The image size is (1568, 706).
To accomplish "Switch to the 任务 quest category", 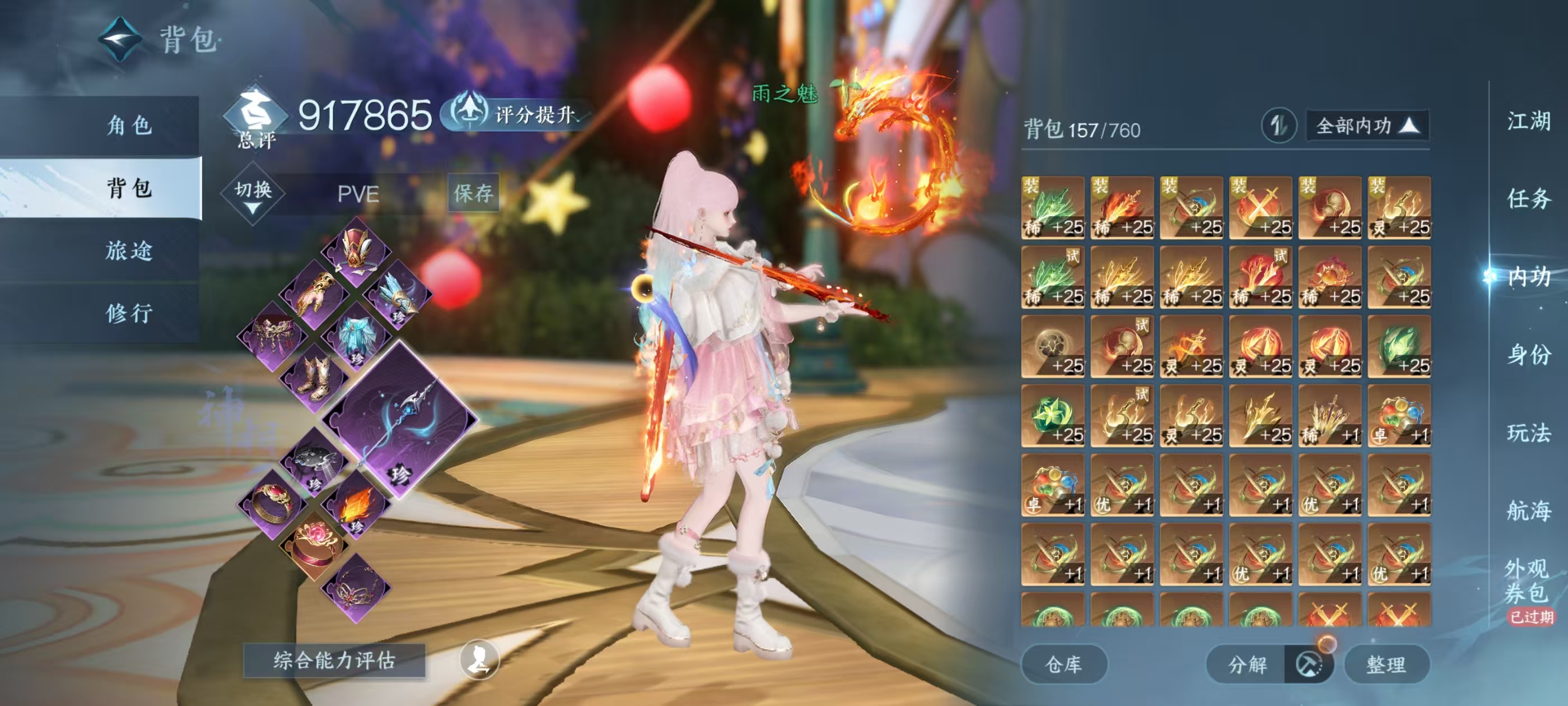I will [1528, 198].
